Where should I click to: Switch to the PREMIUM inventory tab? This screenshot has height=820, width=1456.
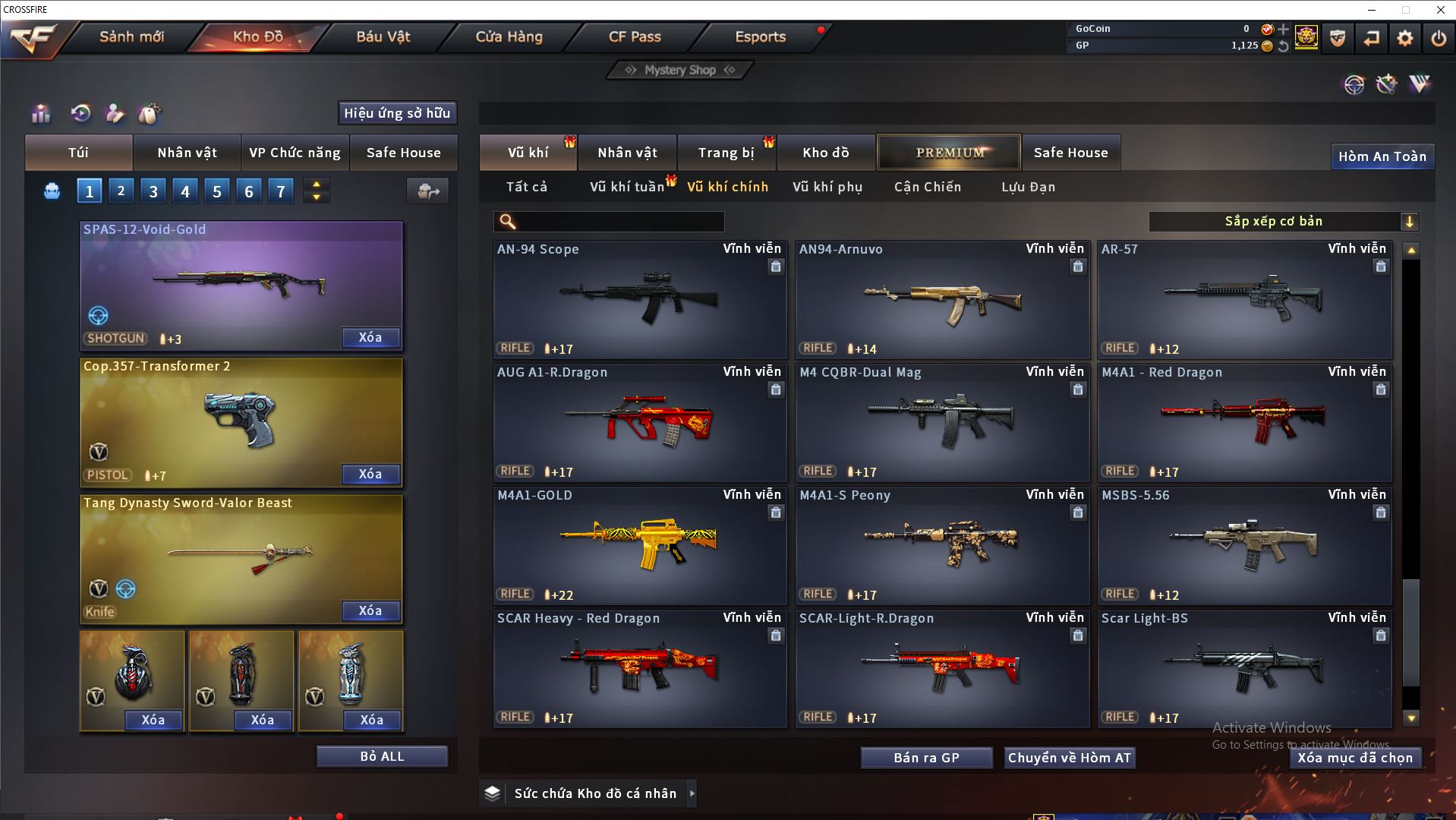(x=949, y=153)
